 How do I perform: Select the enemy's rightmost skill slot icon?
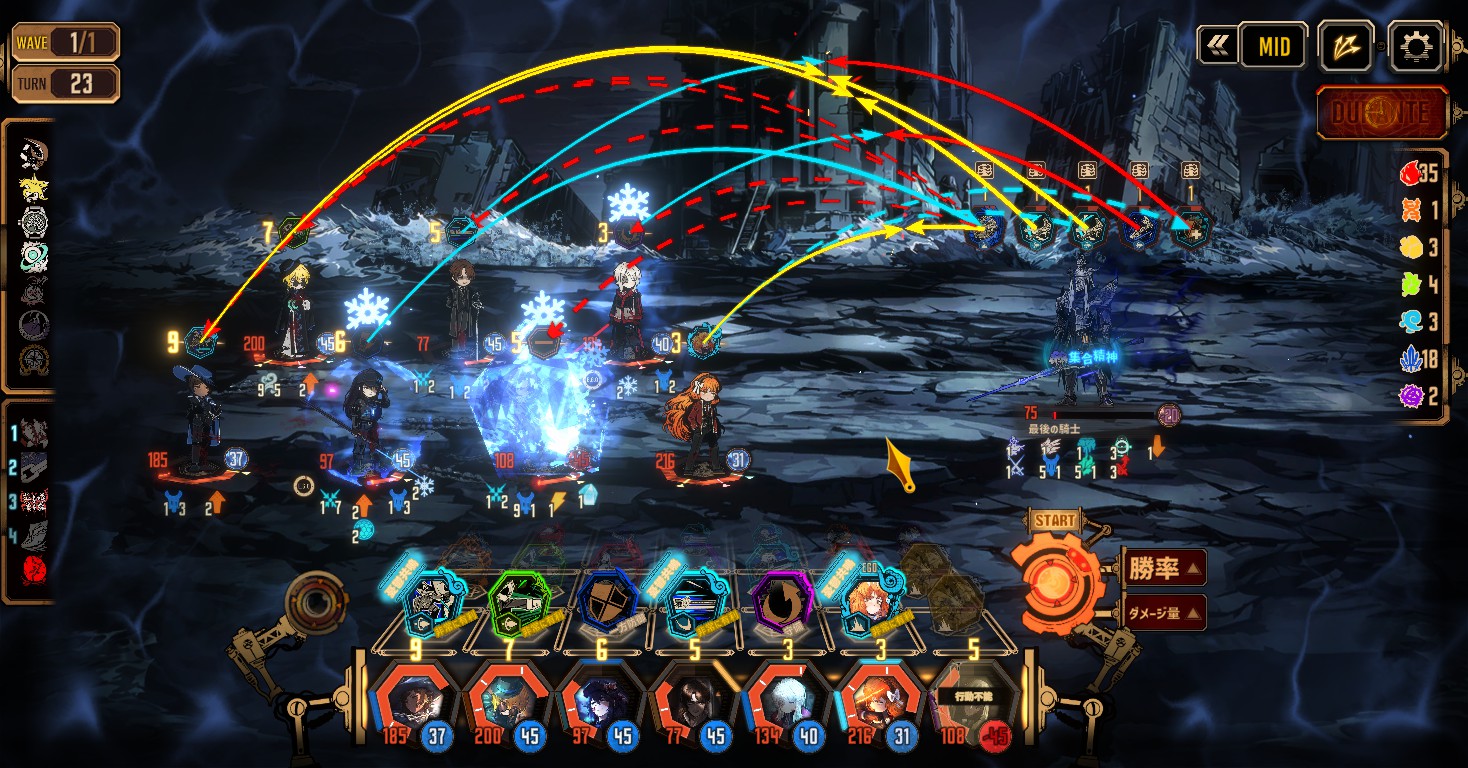1190,230
